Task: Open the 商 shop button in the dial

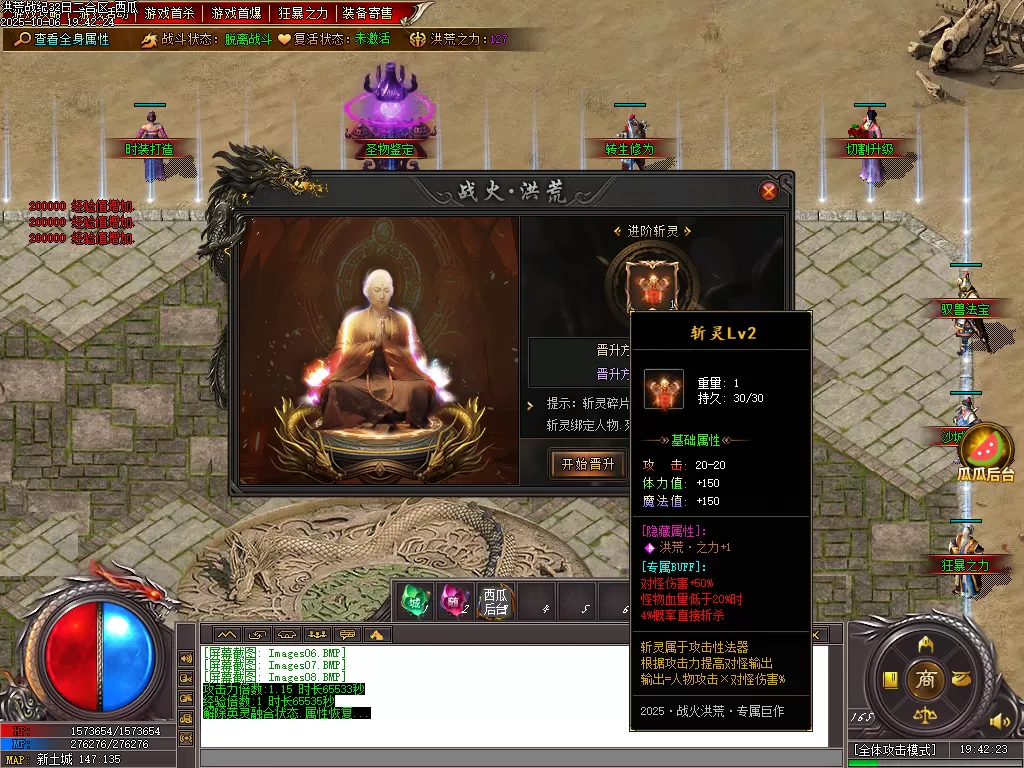Action: (925, 679)
